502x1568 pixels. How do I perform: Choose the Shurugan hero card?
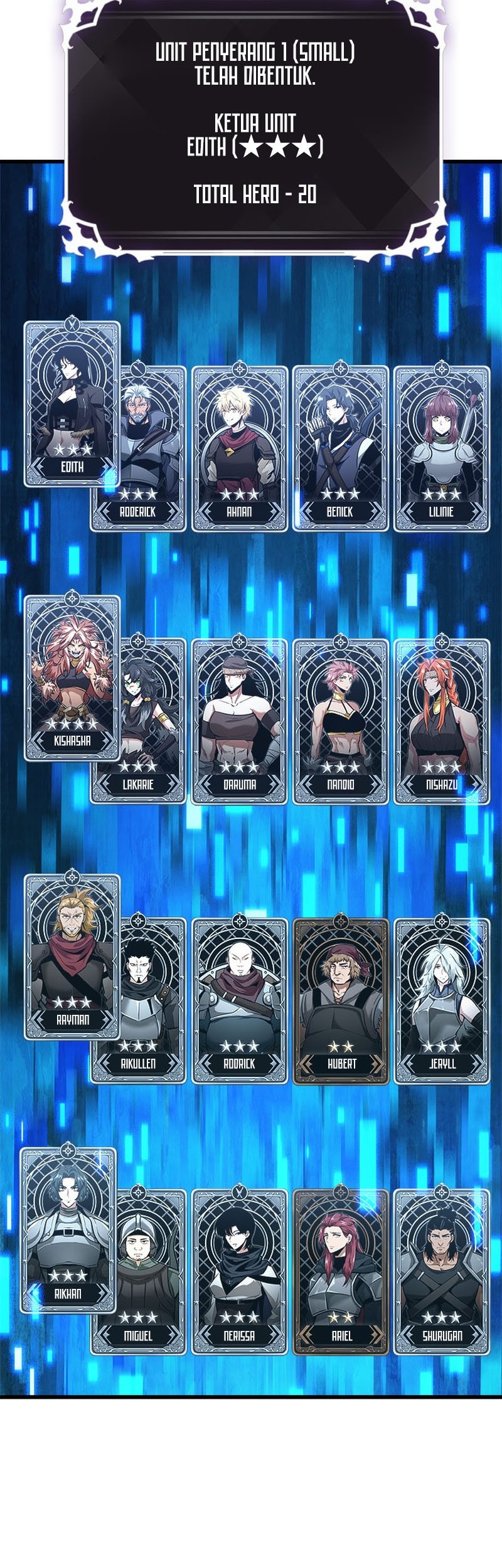[x=441, y=1273]
